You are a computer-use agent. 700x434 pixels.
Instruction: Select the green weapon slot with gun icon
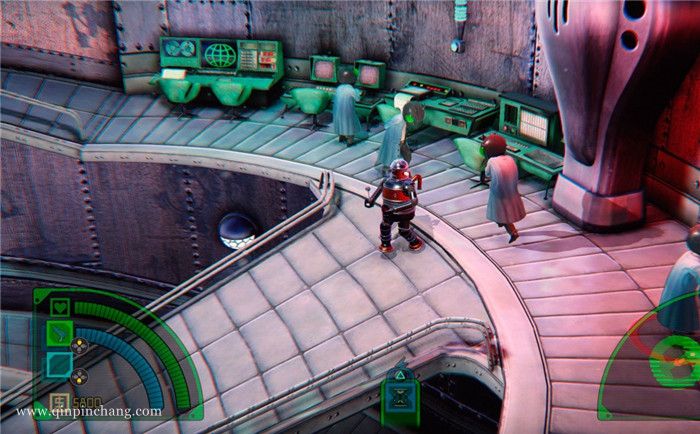click(x=59, y=333)
